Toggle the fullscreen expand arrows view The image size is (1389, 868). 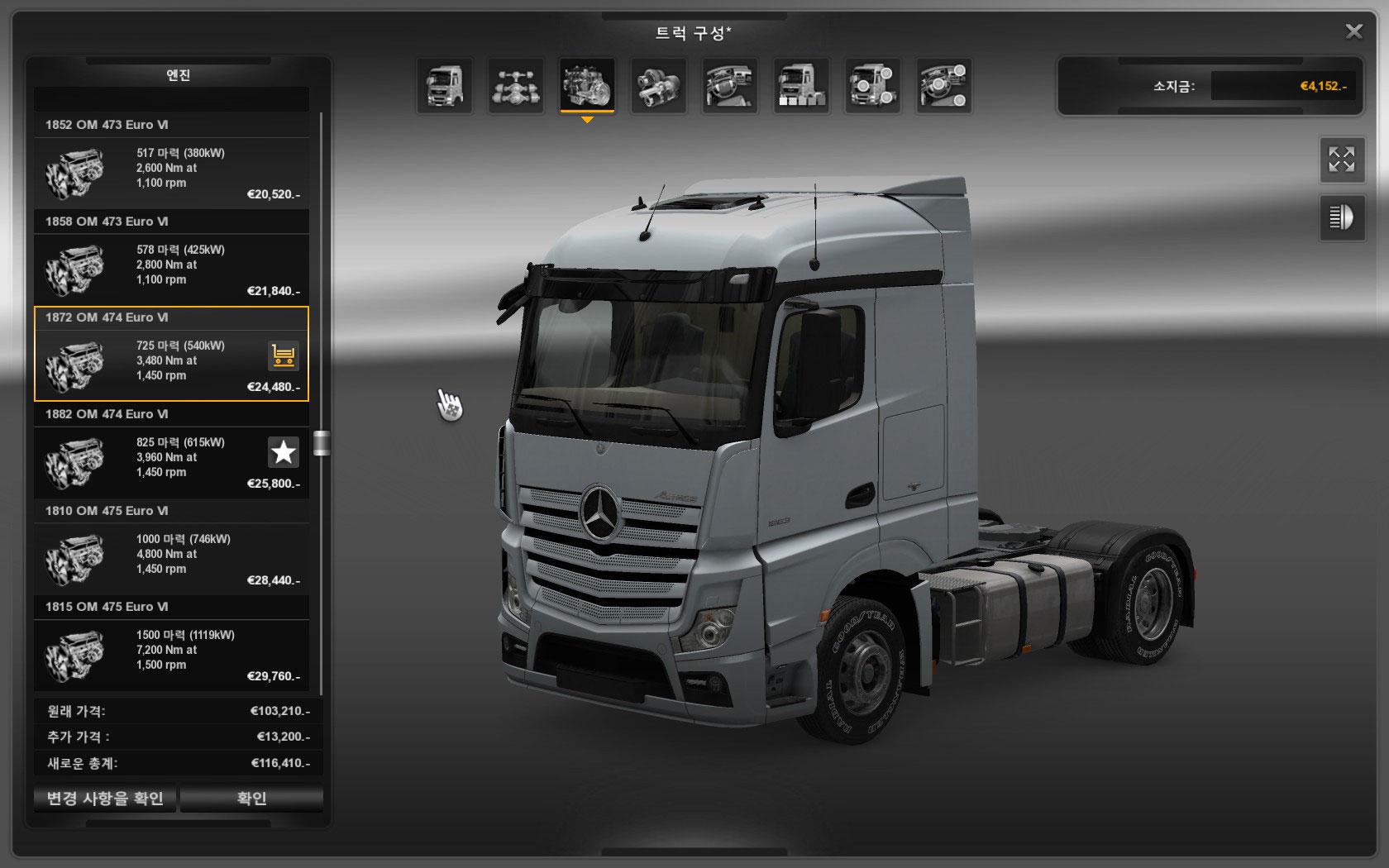1341,160
